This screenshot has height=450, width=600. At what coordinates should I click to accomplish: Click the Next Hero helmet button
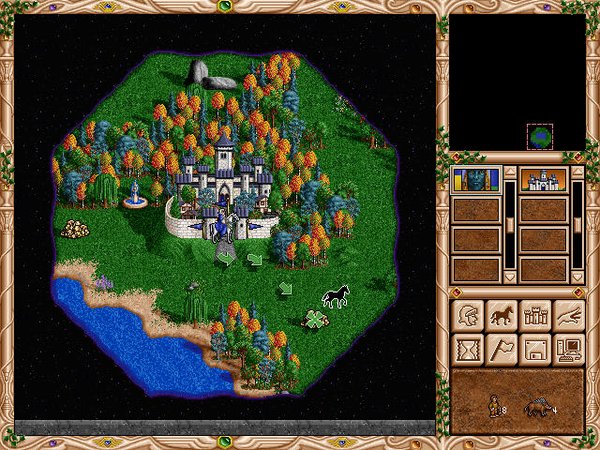[468, 316]
